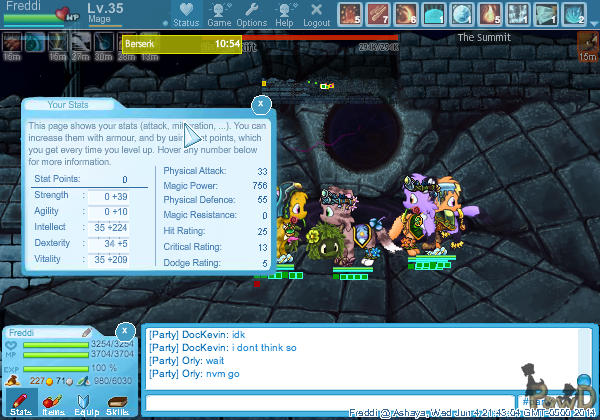Open the Options menu
This screenshot has width=600, height=420.
point(251,14)
